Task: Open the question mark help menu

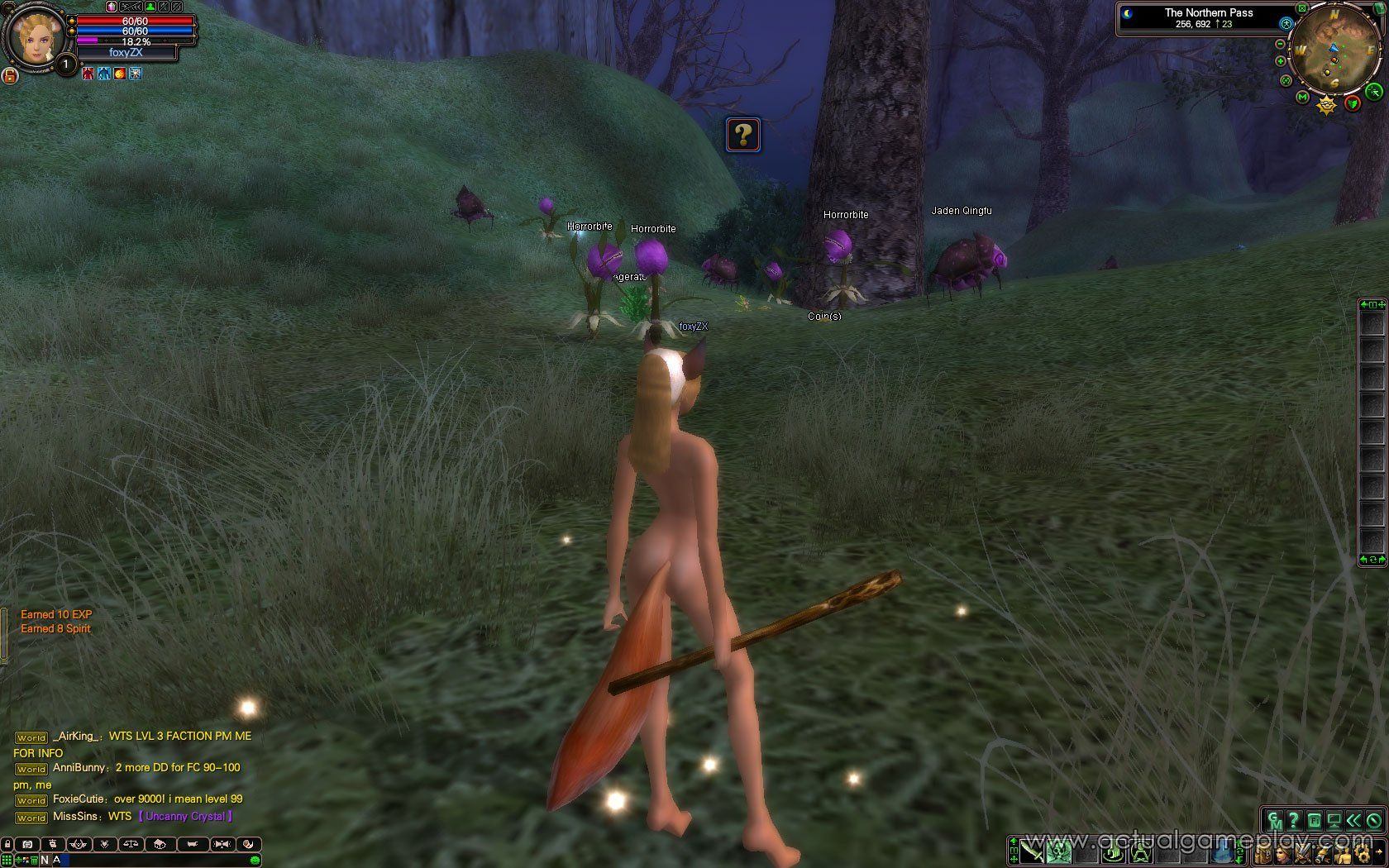Action: pyautogui.click(x=1294, y=821)
